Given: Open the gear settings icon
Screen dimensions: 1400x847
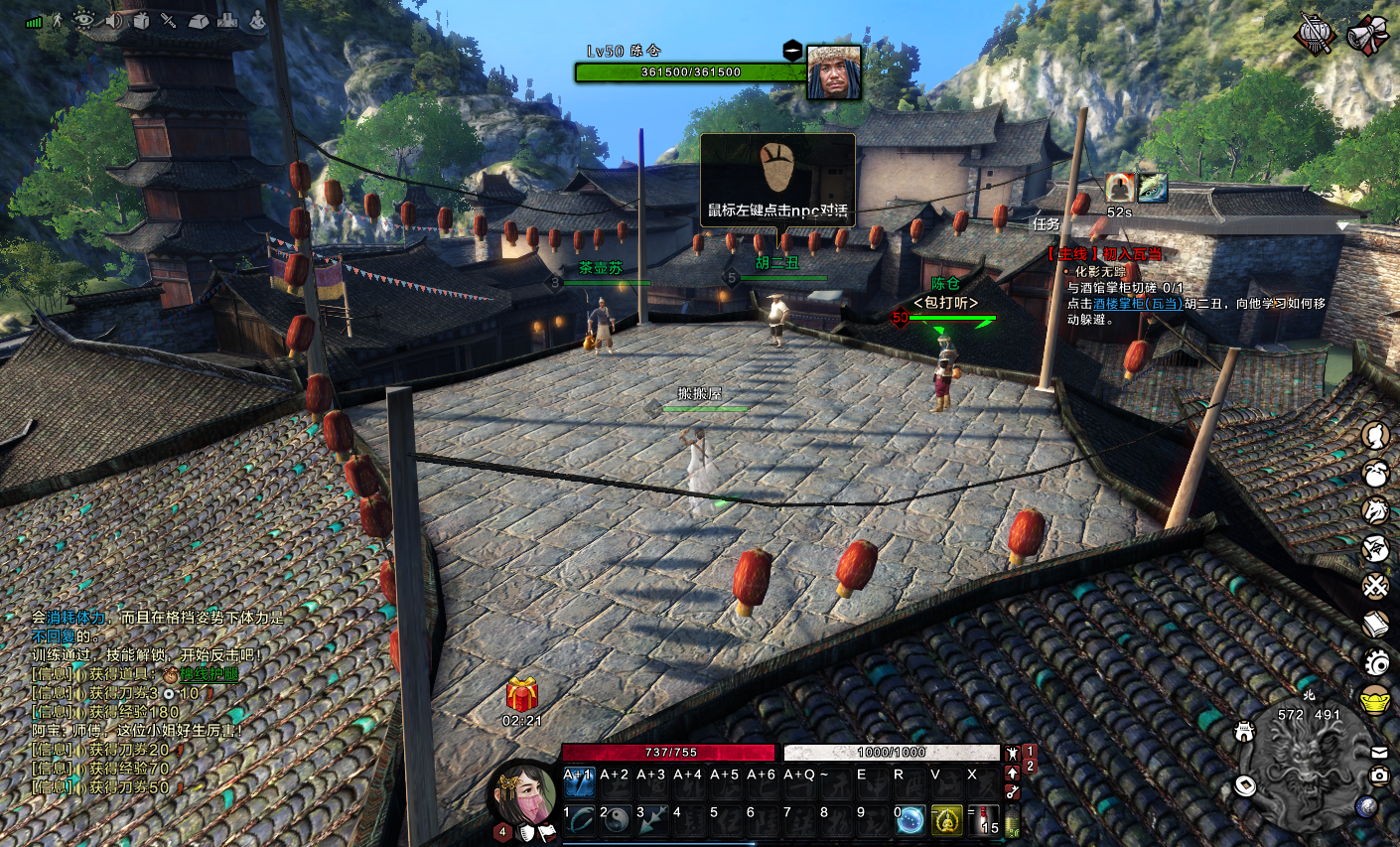Looking at the screenshot, I should (x=1375, y=661).
